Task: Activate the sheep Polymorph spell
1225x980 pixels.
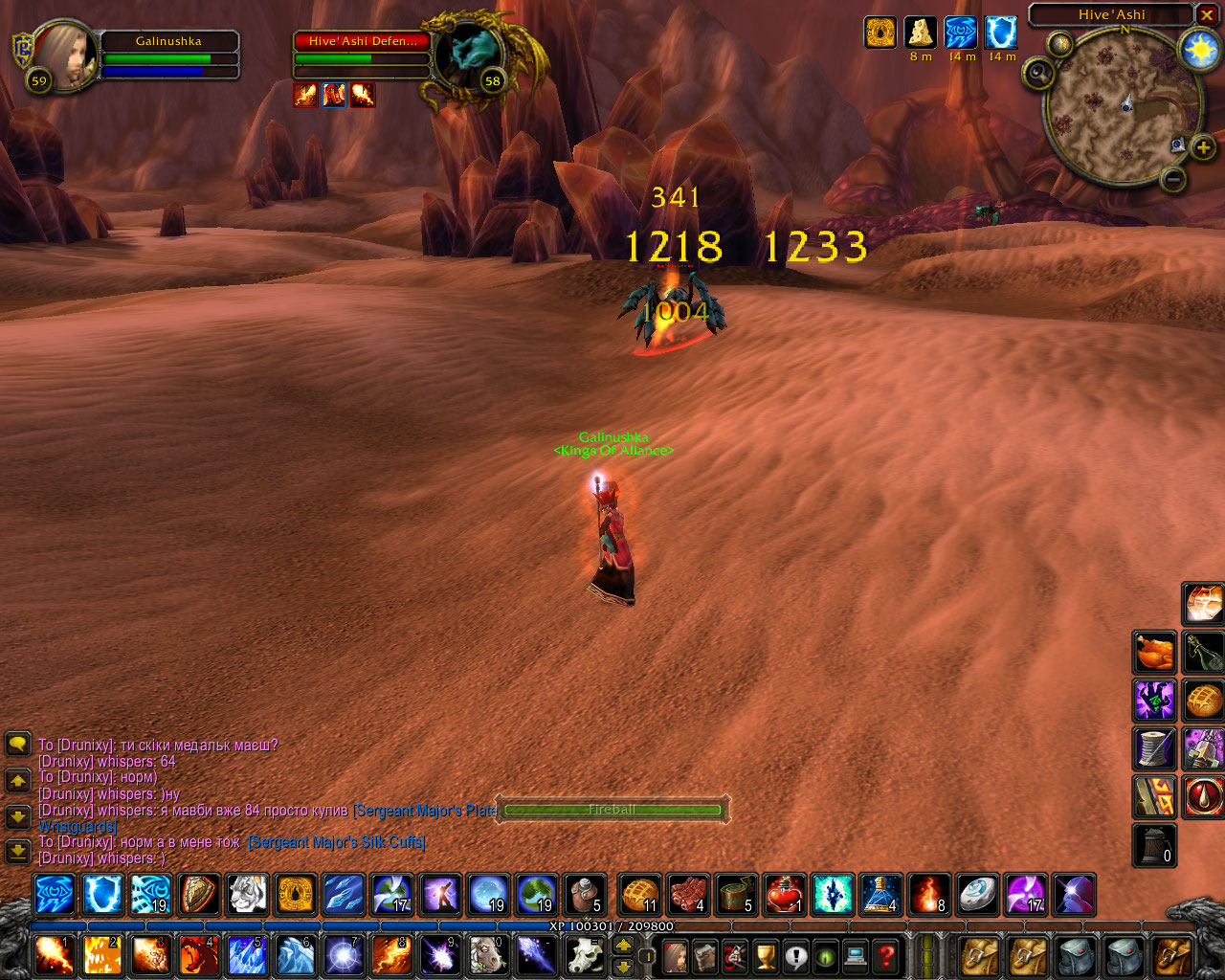Action: click(487, 955)
